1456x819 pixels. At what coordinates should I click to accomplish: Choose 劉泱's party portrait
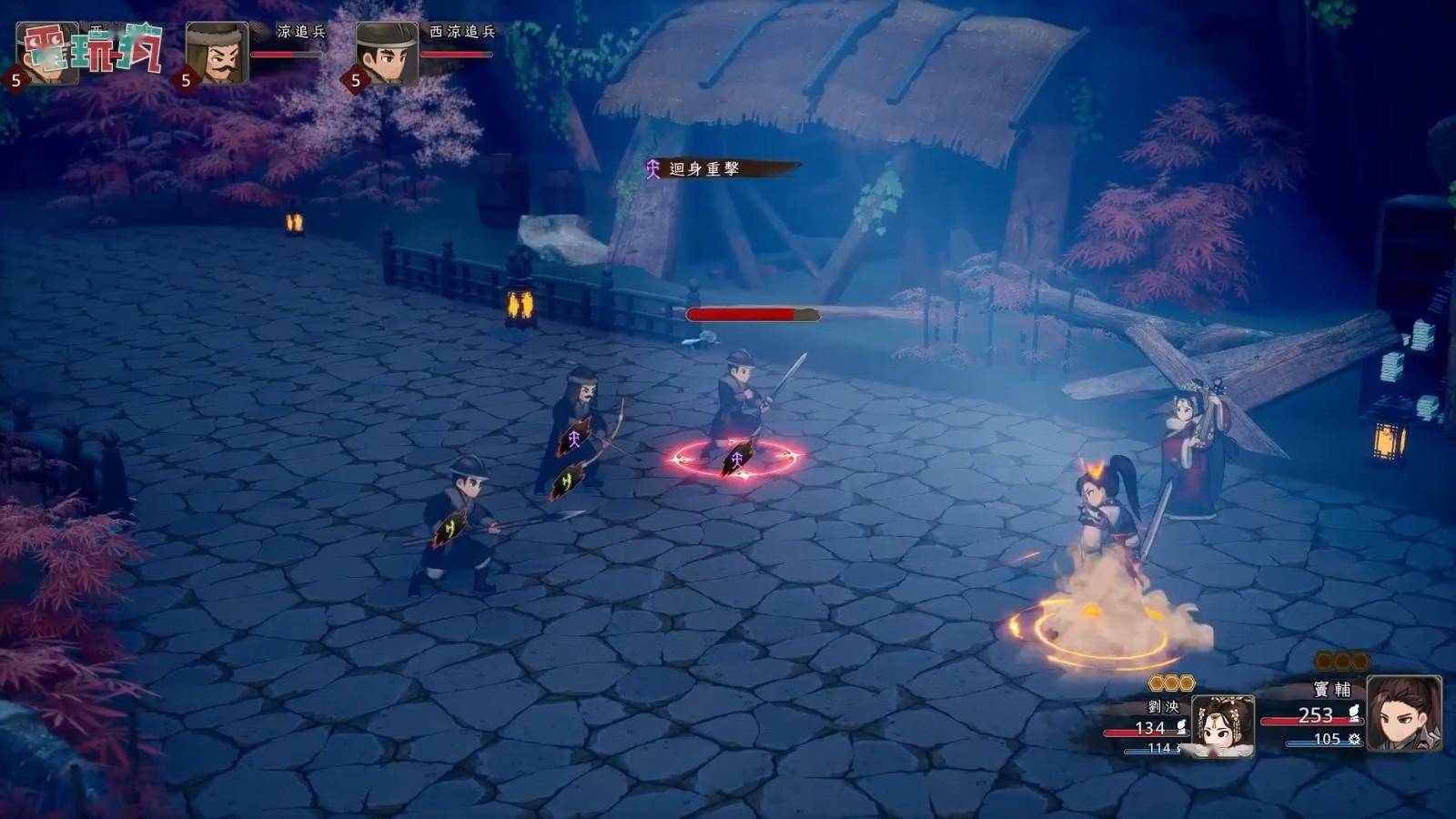point(1222,725)
